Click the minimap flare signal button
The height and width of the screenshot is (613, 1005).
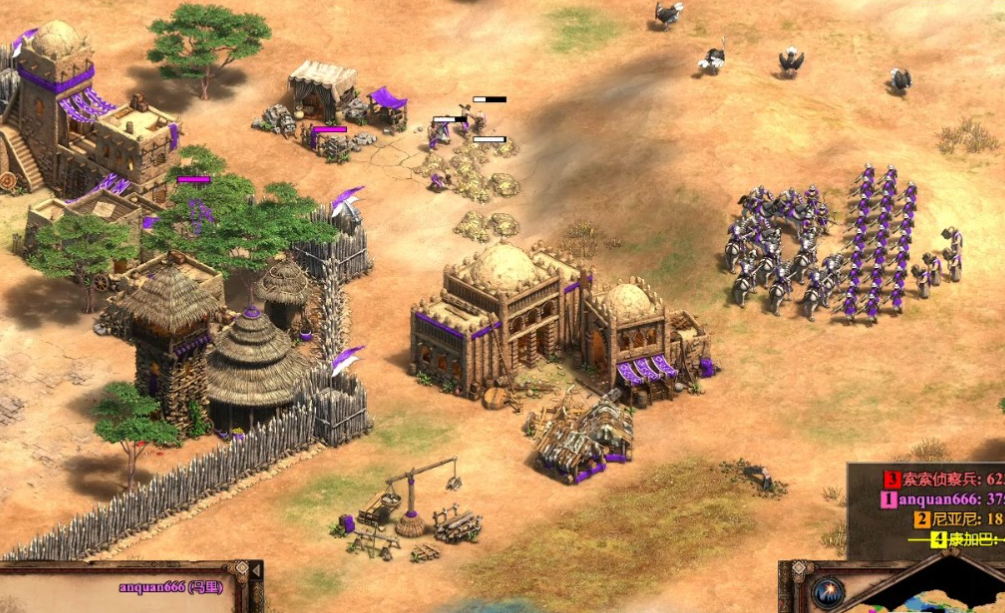point(826,590)
